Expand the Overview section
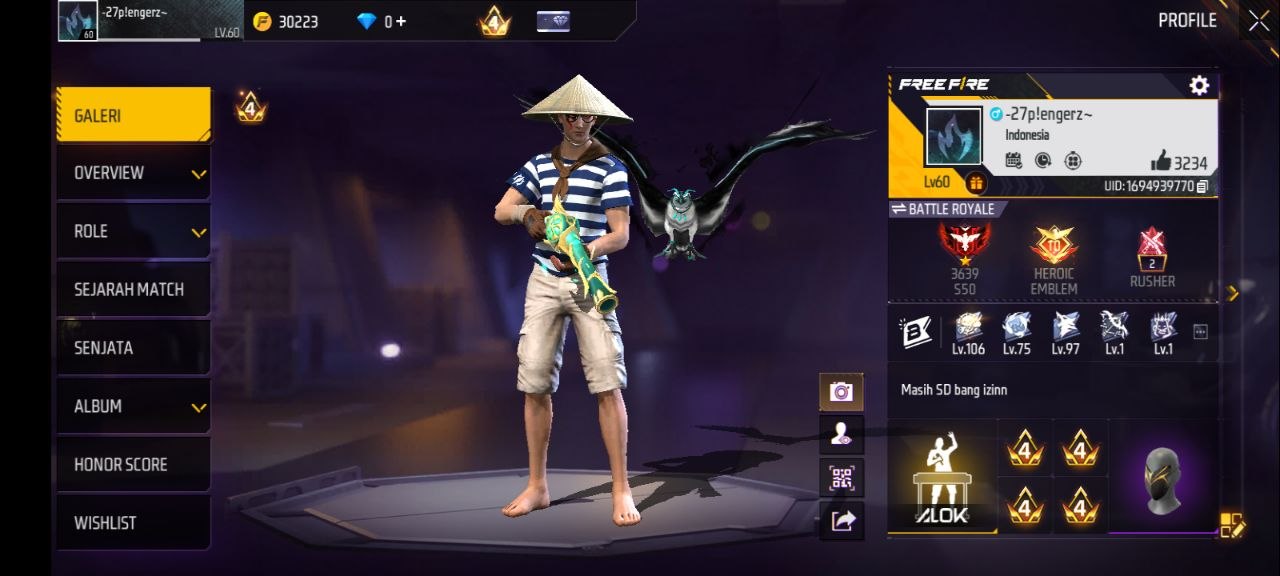This screenshot has width=1280, height=576. pos(132,173)
